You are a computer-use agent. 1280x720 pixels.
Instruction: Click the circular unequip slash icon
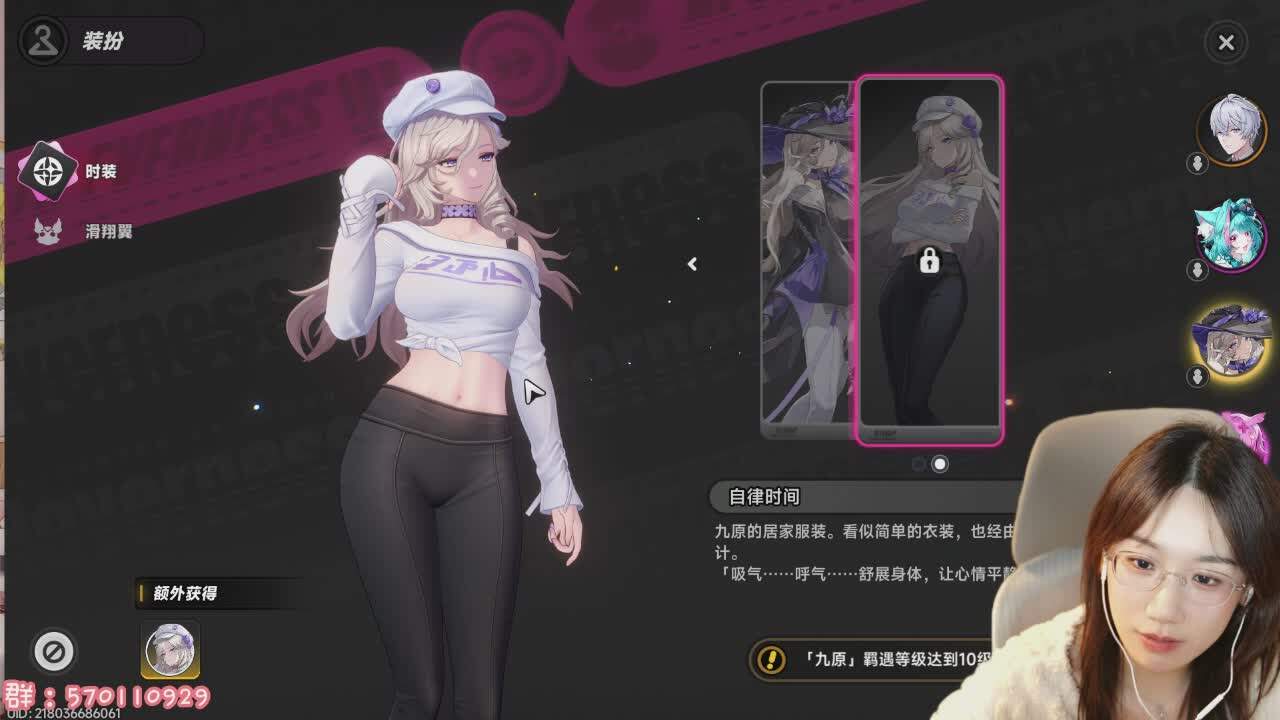coord(54,651)
